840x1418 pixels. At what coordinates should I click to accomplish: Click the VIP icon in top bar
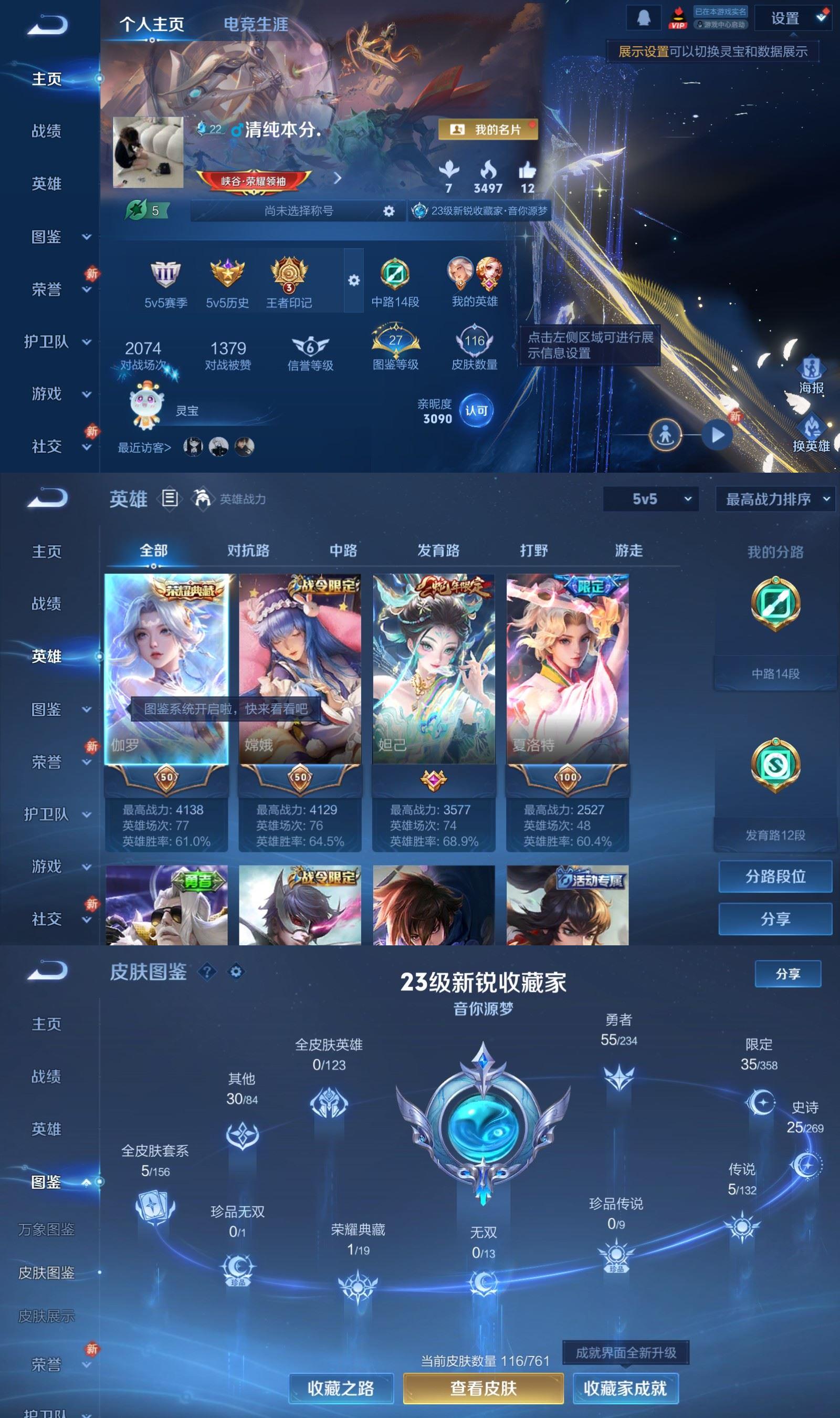click(679, 17)
